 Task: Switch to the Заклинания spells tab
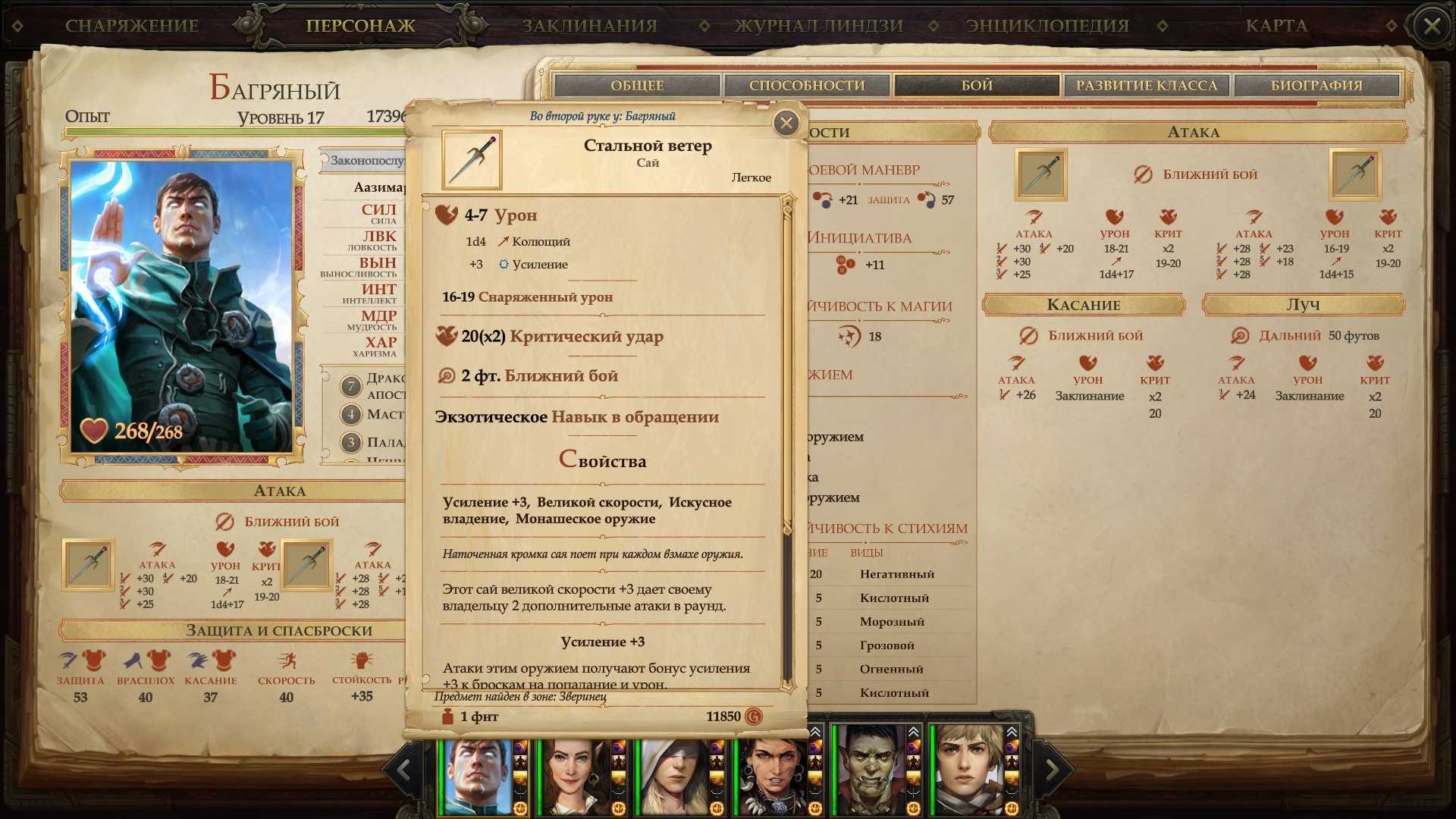pos(589,26)
